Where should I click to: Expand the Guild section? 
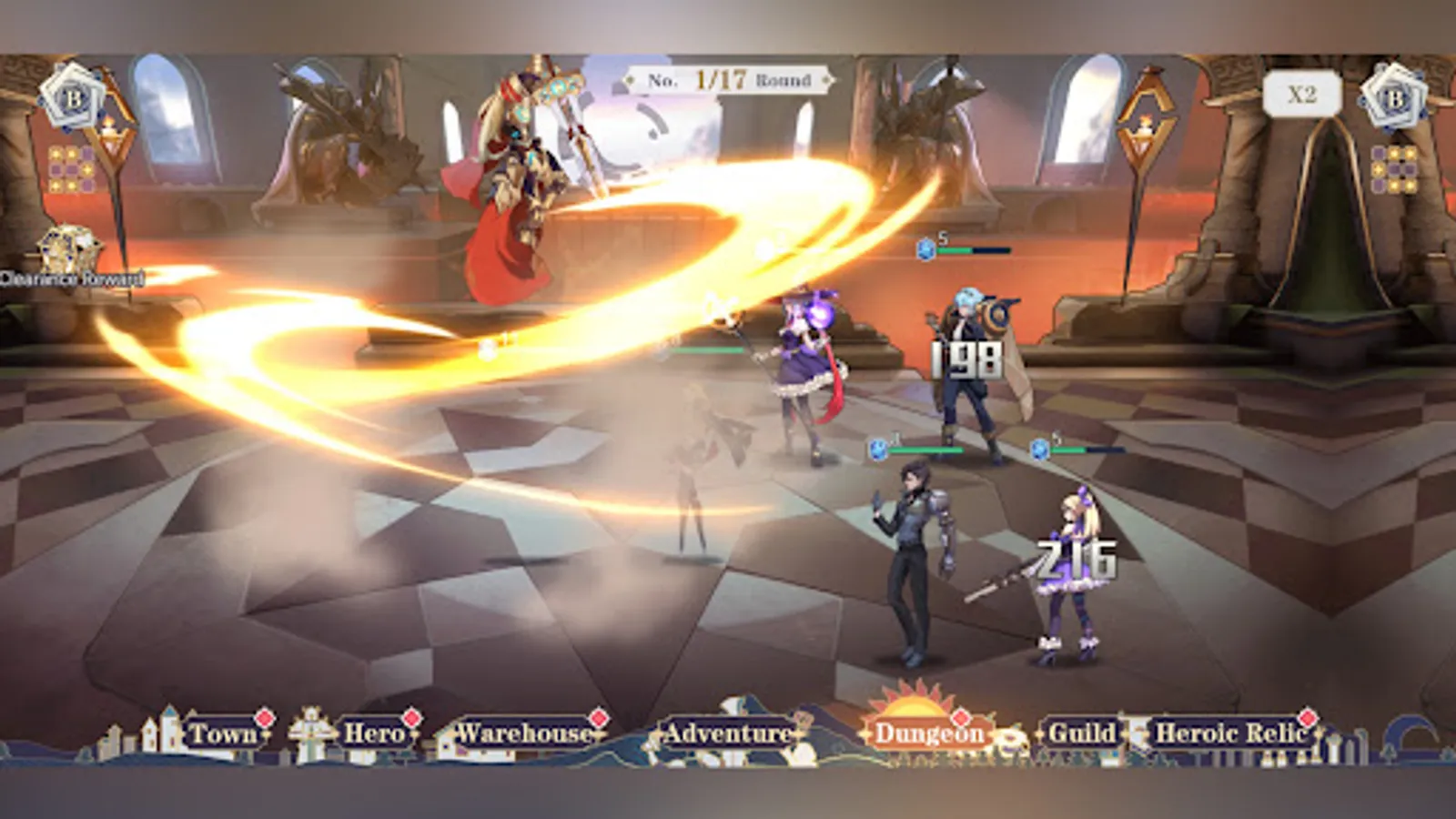1083,731
